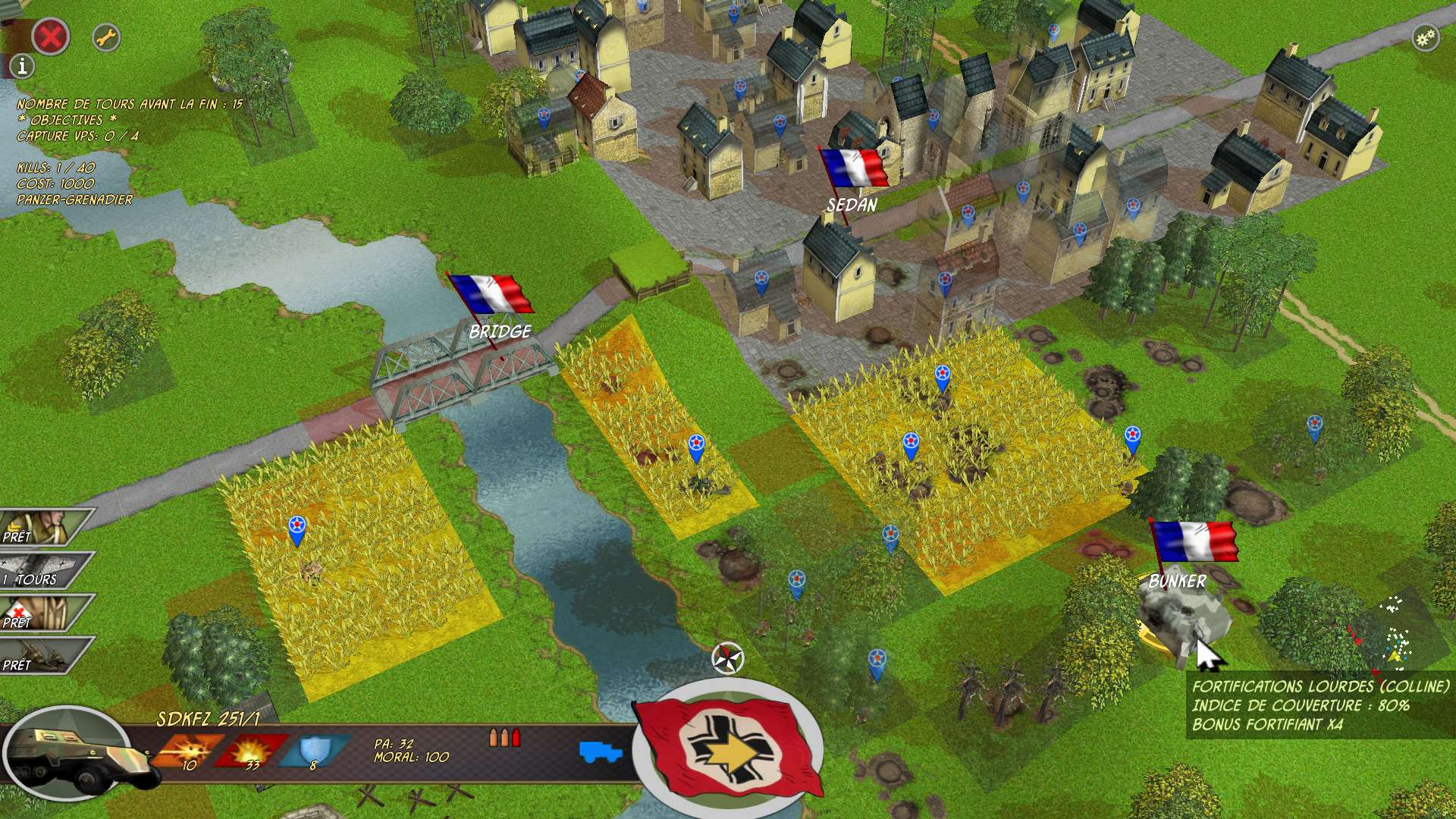
Task: Open the gear settings button
Action: click(x=1426, y=38)
